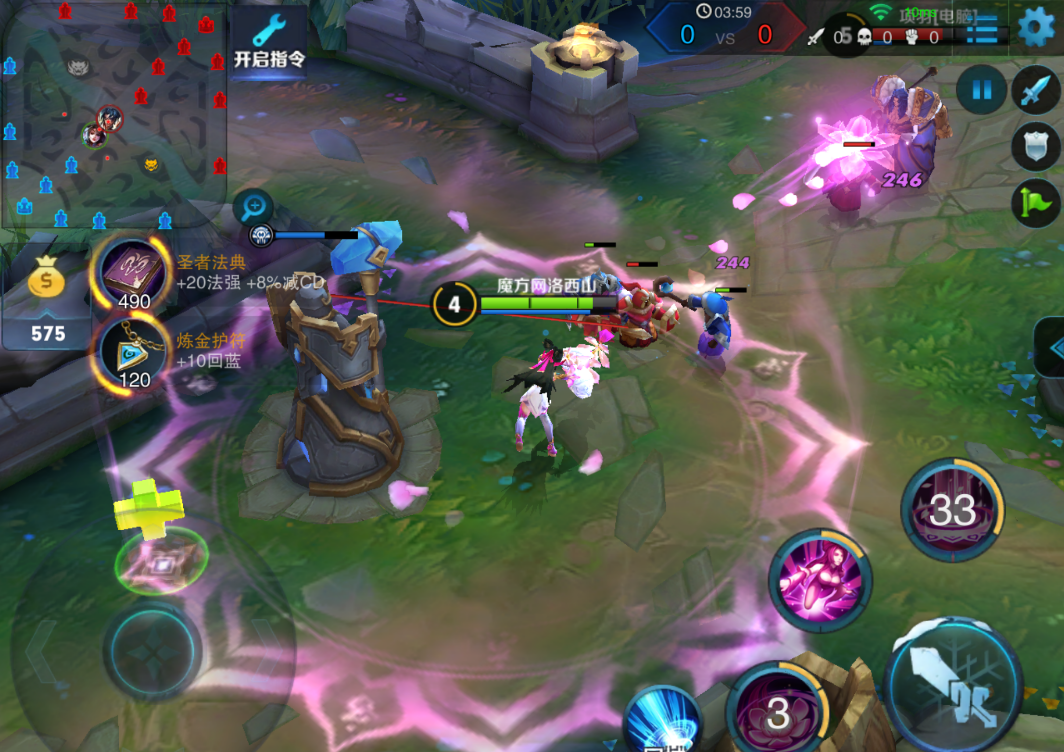Touch the movement joystick center
Image resolution: width=1064 pixels, height=752 pixels.
[x=152, y=651]
